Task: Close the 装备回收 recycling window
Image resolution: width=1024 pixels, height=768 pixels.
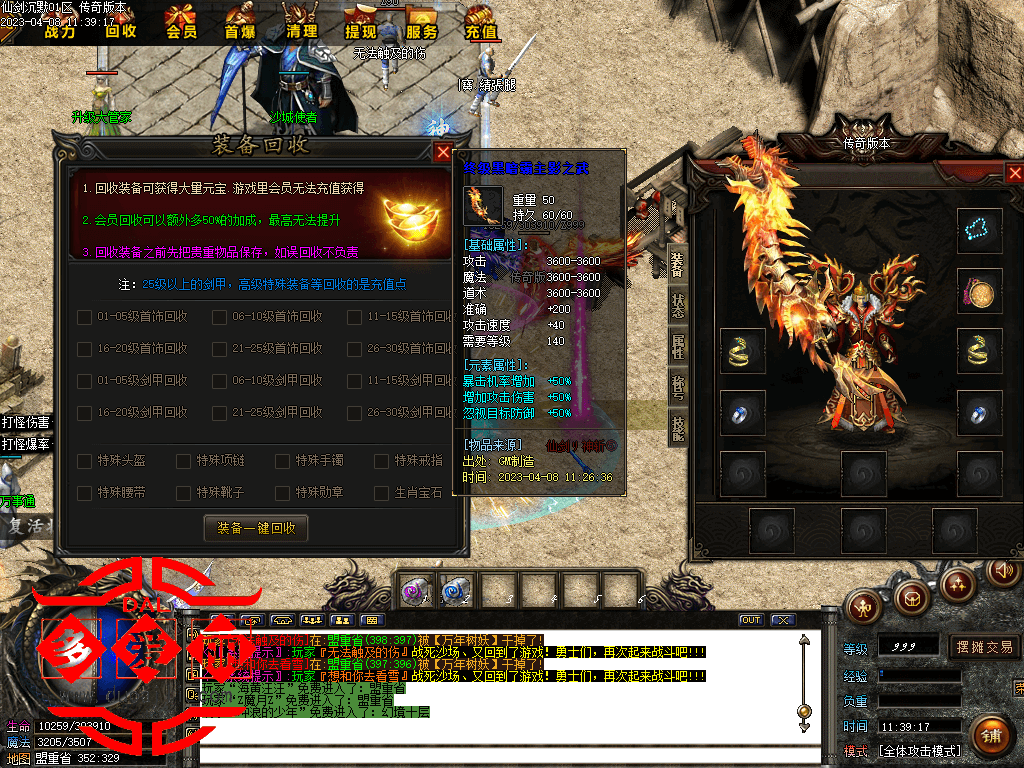Action: point(443,152)
